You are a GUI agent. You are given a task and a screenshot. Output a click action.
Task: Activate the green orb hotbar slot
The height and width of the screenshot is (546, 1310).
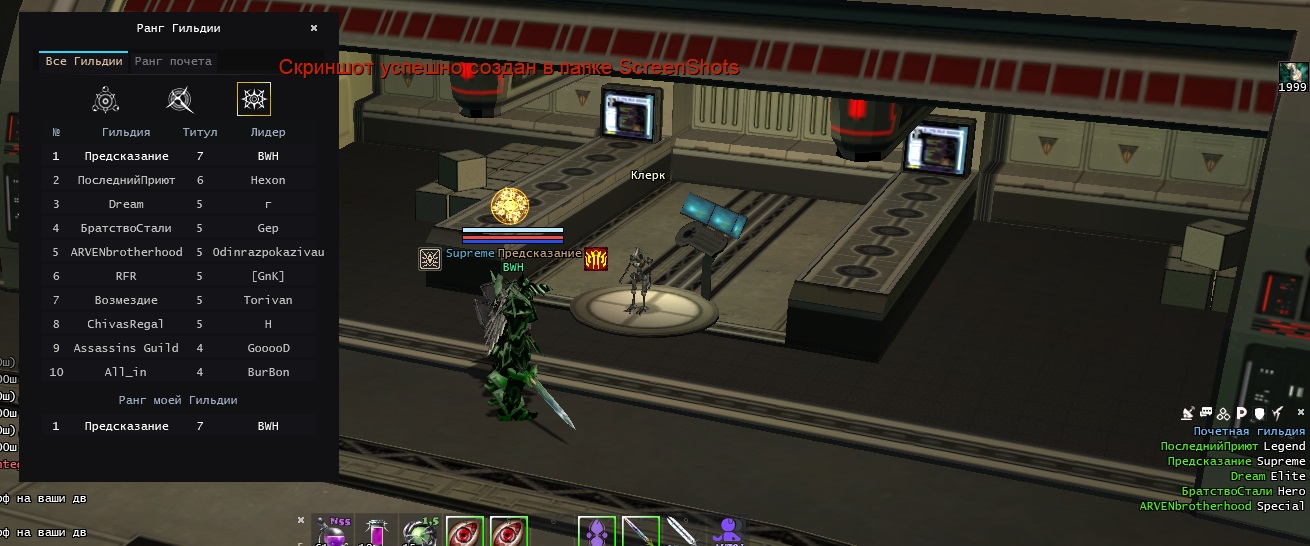point(419,532)
